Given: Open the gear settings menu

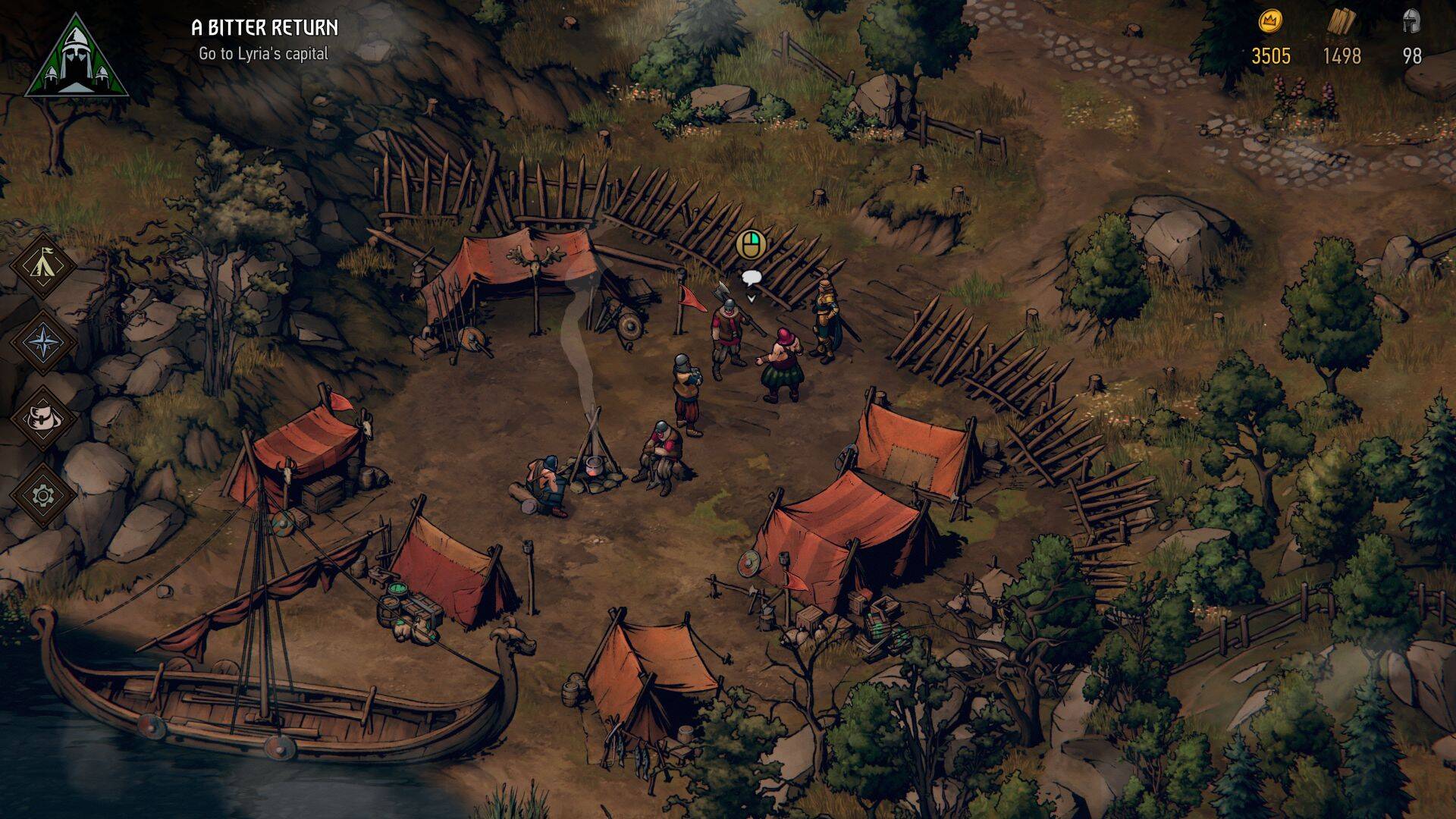Looking at the screenshot, I should (43, 495).
